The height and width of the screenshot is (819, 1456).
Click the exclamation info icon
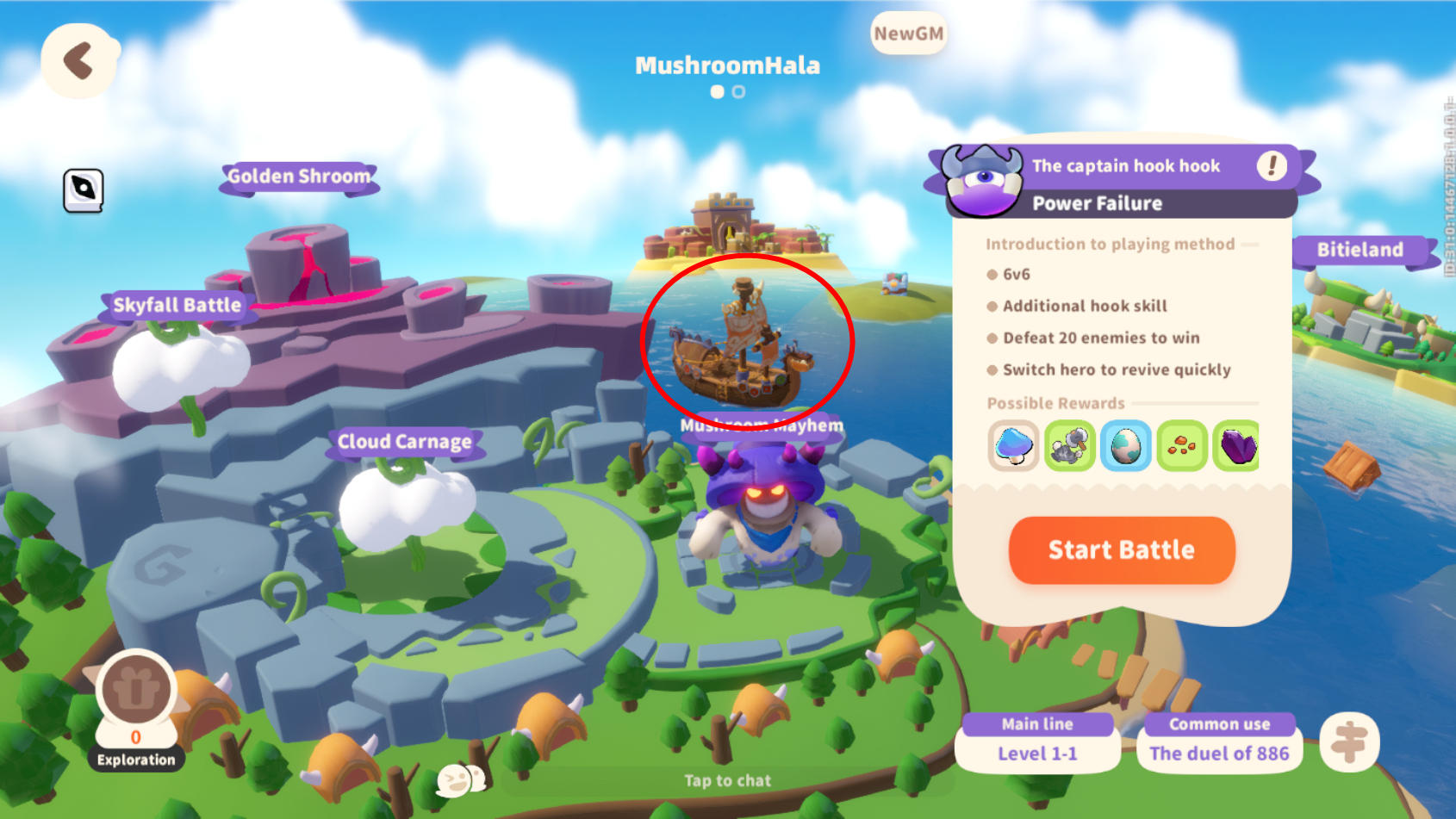[1272, 165]
